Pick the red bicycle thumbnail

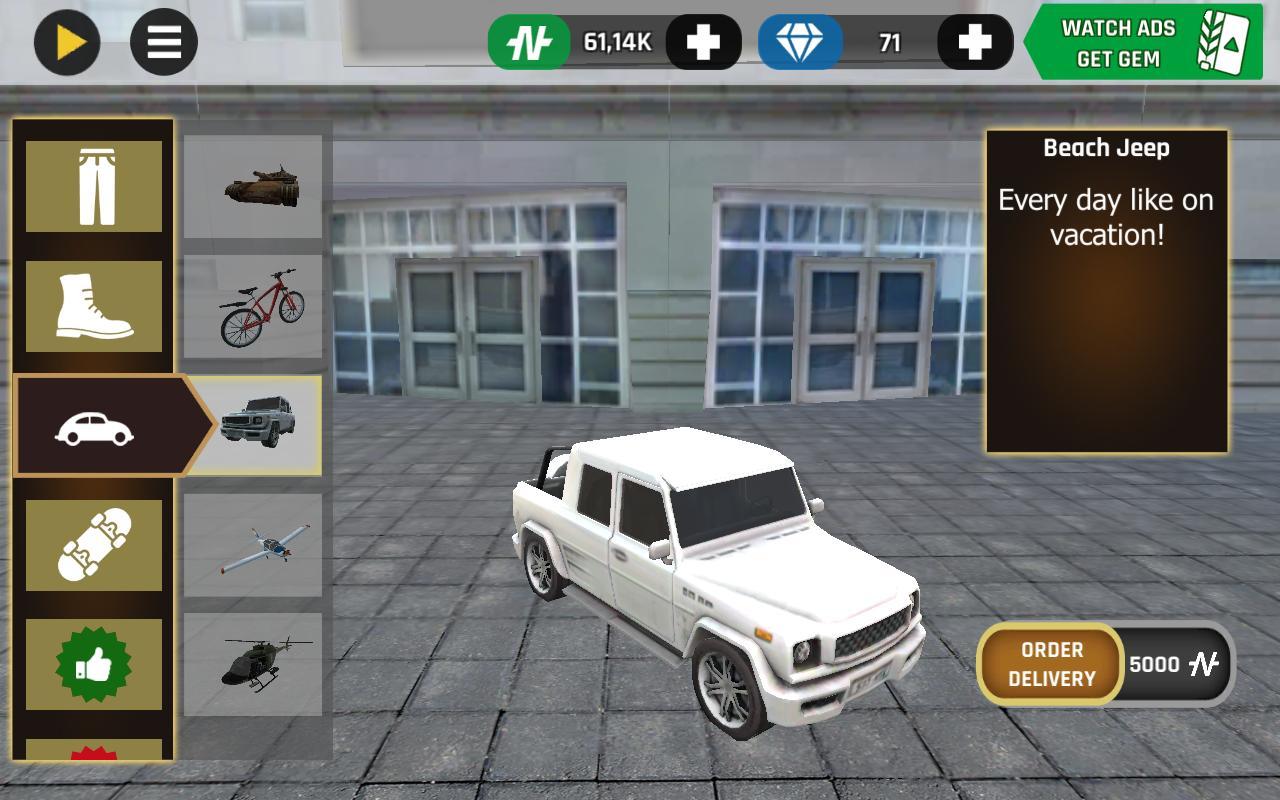click(x=253, y=306)
